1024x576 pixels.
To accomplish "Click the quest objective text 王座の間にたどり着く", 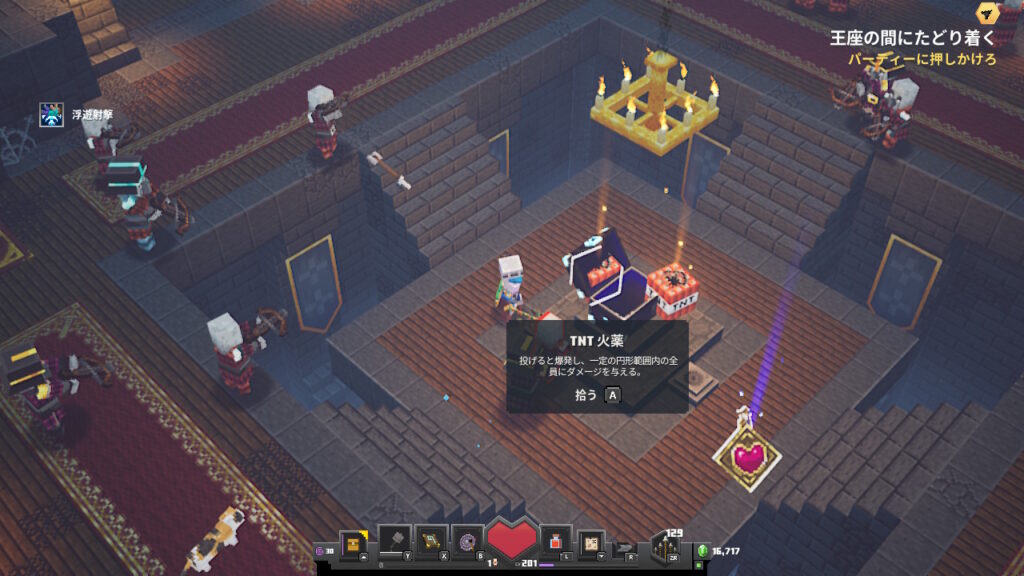I will coord(912,38).
